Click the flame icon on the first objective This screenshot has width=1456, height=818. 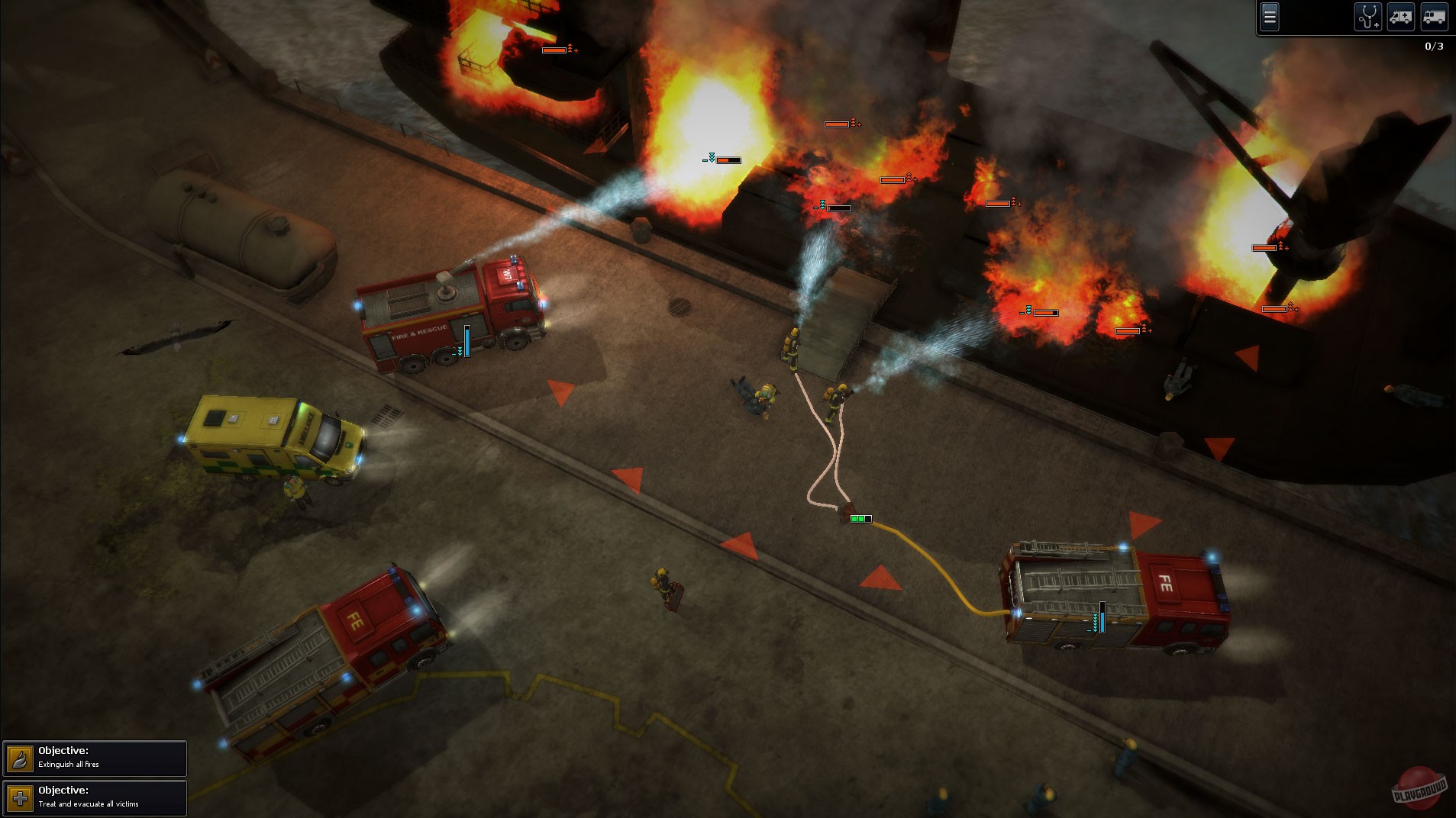click(20, 758)
